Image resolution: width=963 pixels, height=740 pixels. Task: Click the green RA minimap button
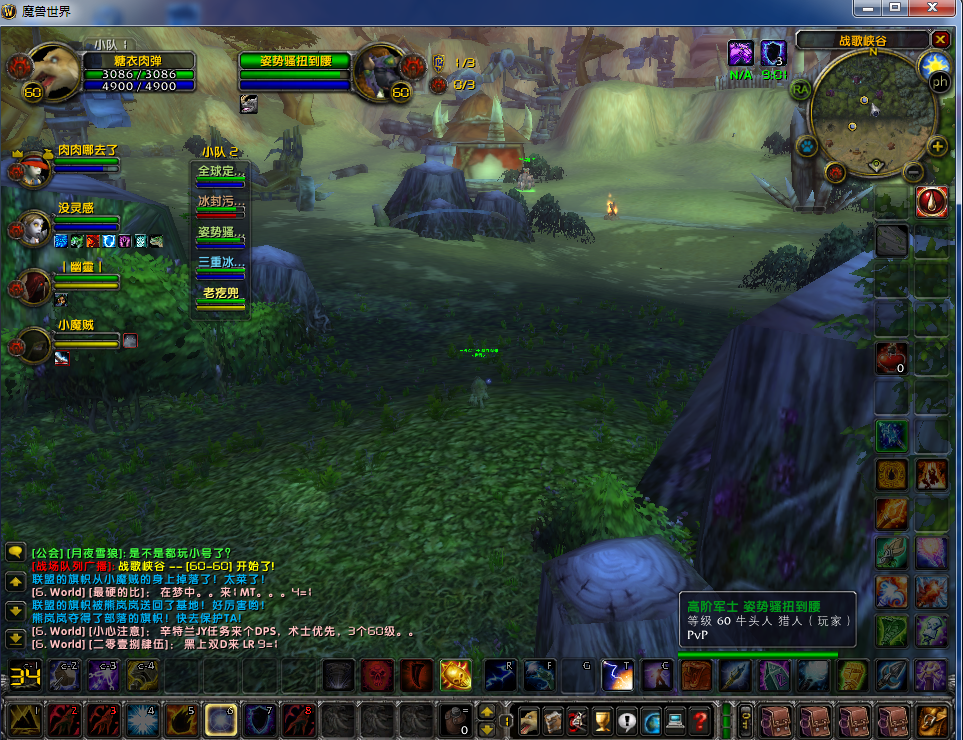click(x=800, y=89)
